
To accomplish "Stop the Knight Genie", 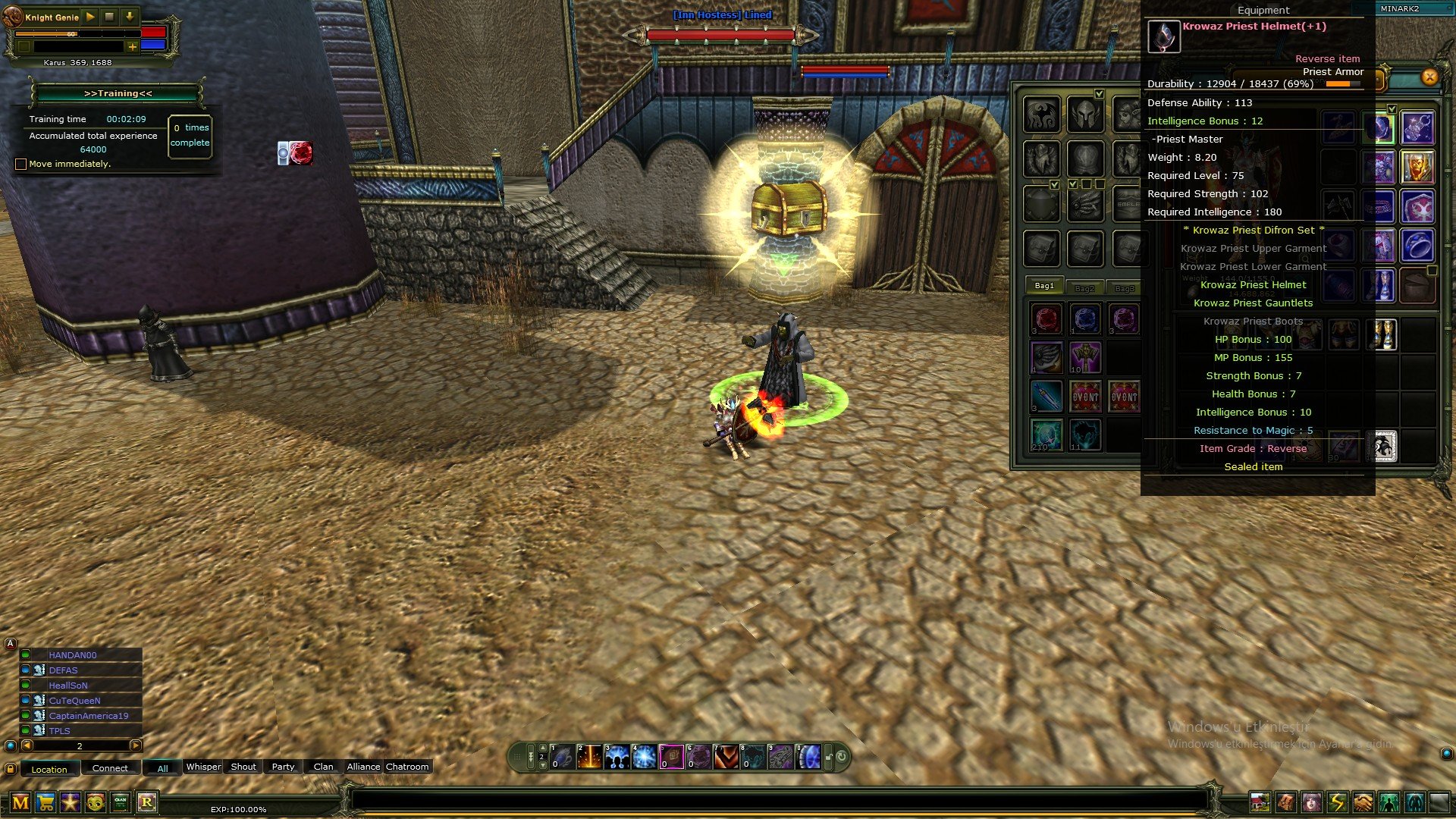I will coord(109,17).
